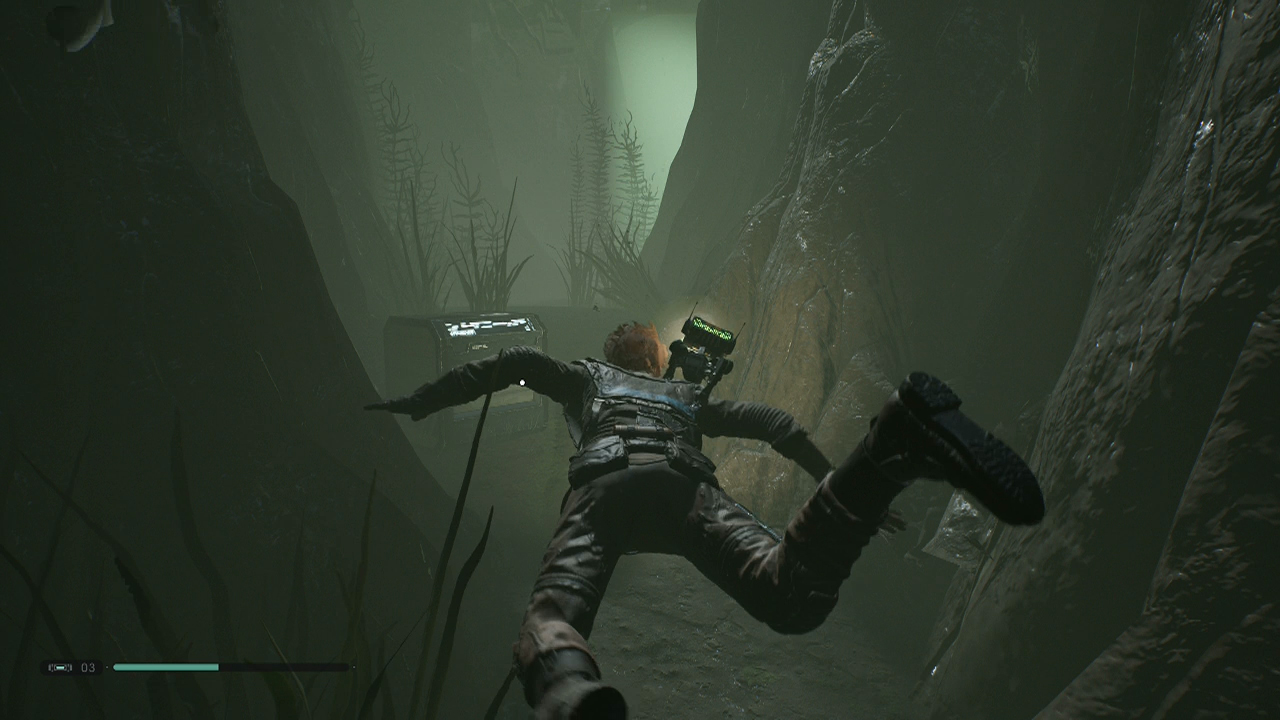Select the stim count showing 03
The width and height of the screenshot is (1280, 720).
pyautogui.click(x=87, y=667)
